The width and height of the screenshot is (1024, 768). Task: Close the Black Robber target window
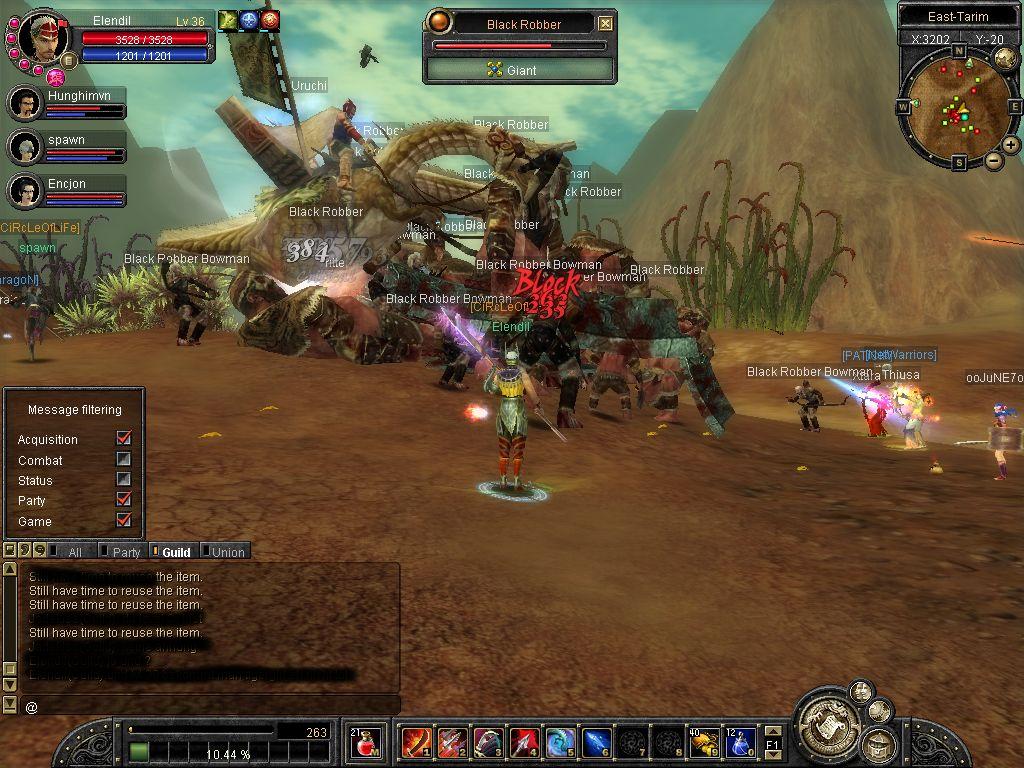(605, 24)
